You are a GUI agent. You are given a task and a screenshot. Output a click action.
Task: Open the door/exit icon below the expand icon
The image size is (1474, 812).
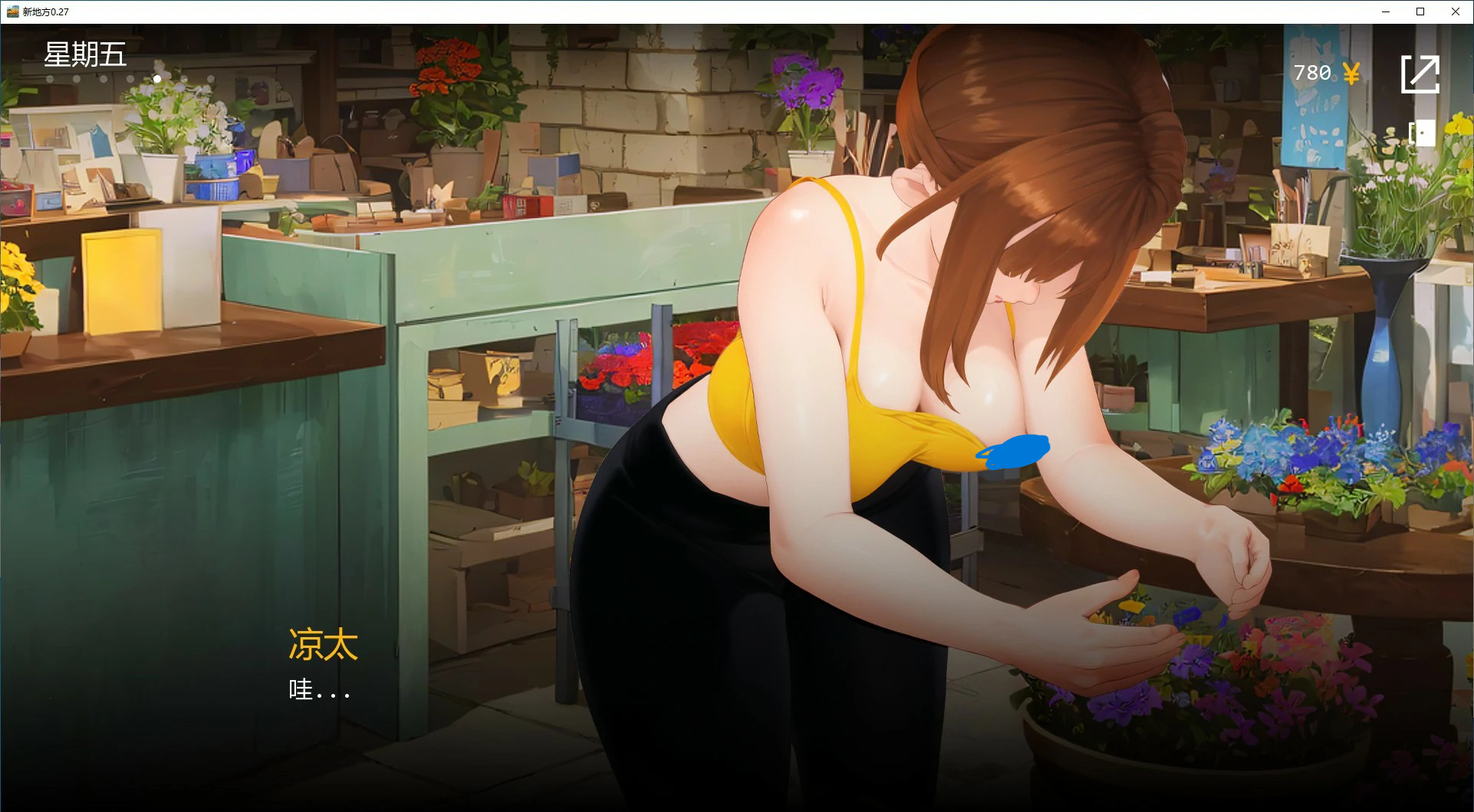tap(1423, 132)
